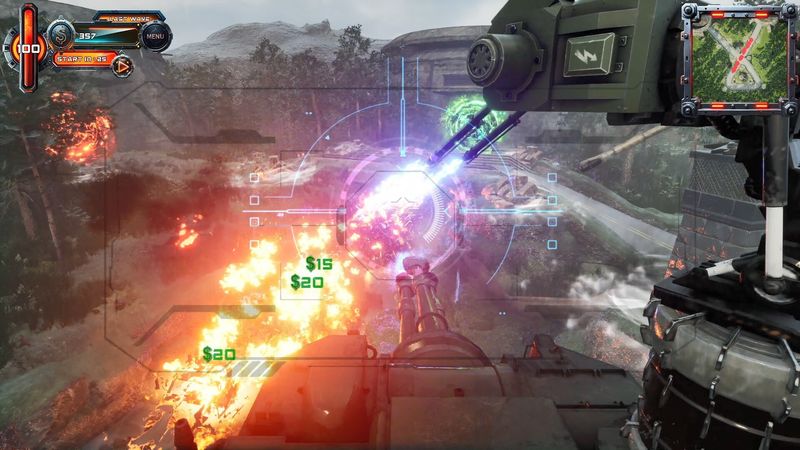Start the wave with the orange play arrow

click(123, 67)
